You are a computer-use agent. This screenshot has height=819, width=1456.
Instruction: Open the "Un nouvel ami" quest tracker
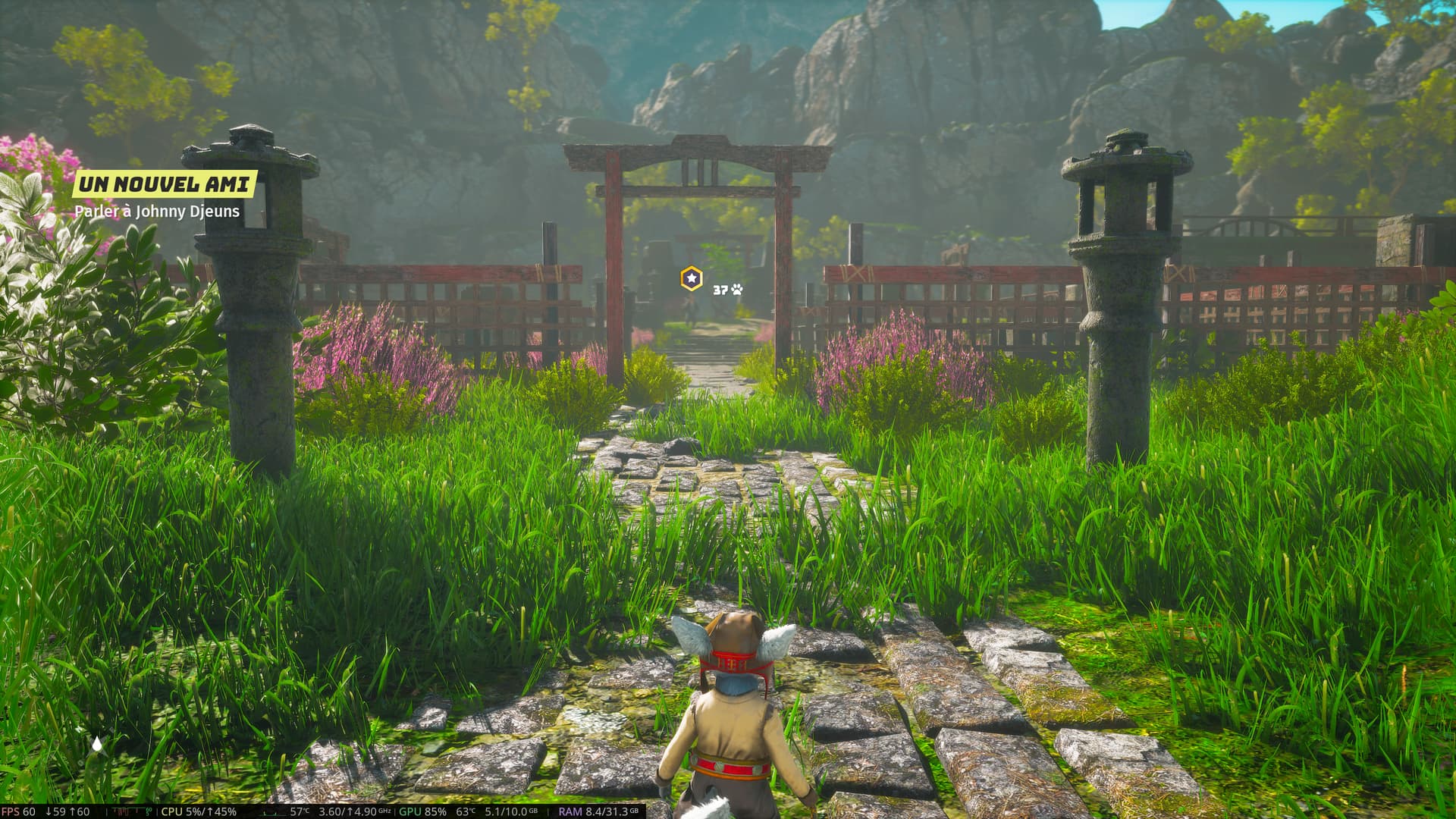click(164, 184)
